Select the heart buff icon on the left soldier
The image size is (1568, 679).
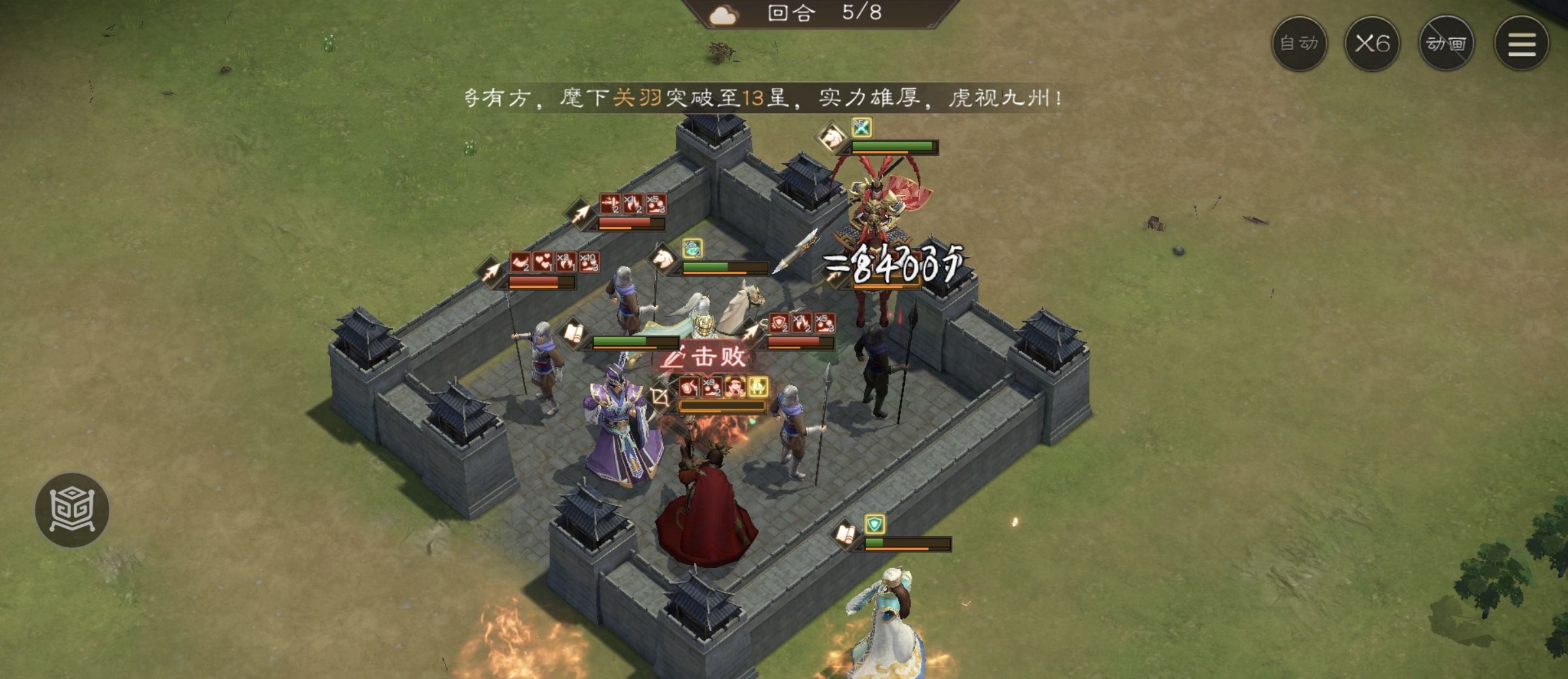[544, 262]
